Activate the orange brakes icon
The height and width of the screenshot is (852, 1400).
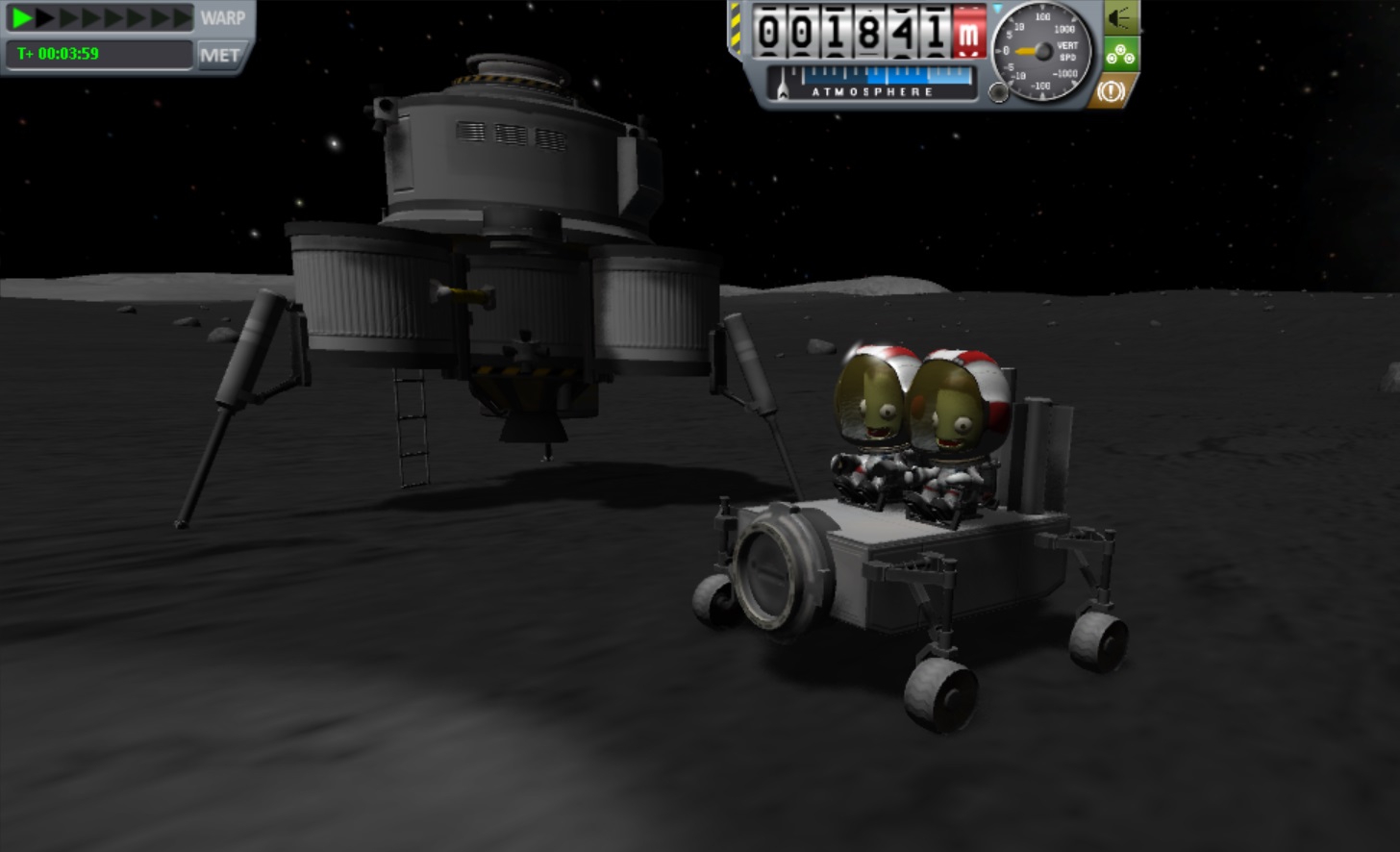(1112, 91)
